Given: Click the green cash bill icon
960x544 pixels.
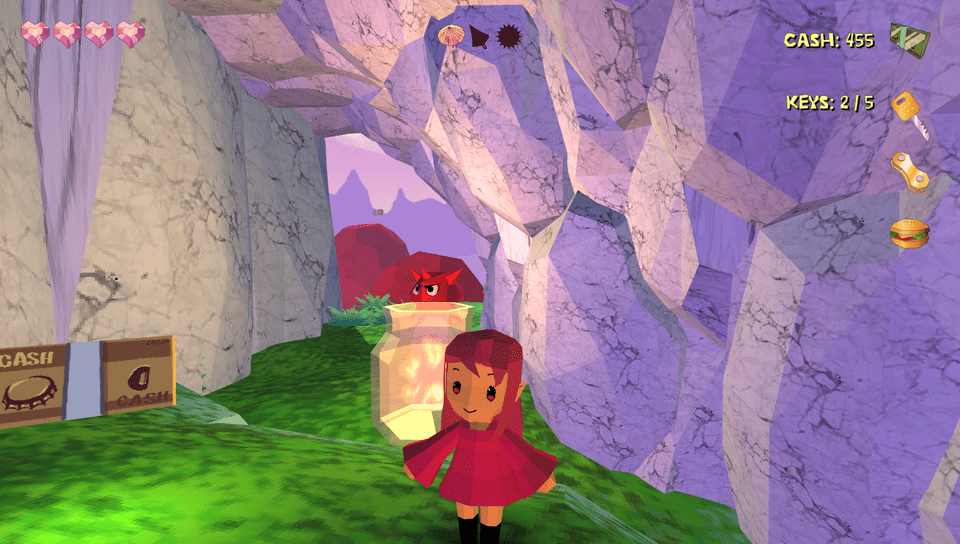Looking at the screenshot, I should point(910,40).
